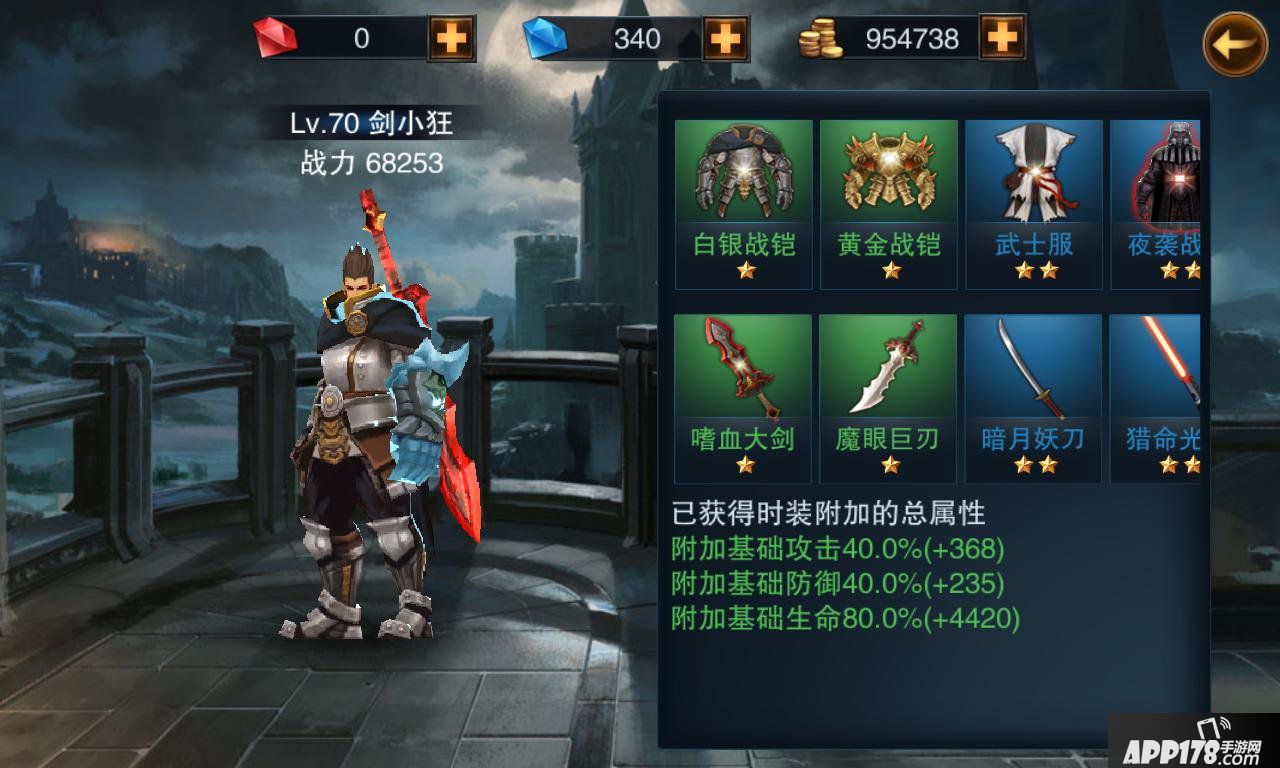Tap the gold coins icon

(818, 37)
